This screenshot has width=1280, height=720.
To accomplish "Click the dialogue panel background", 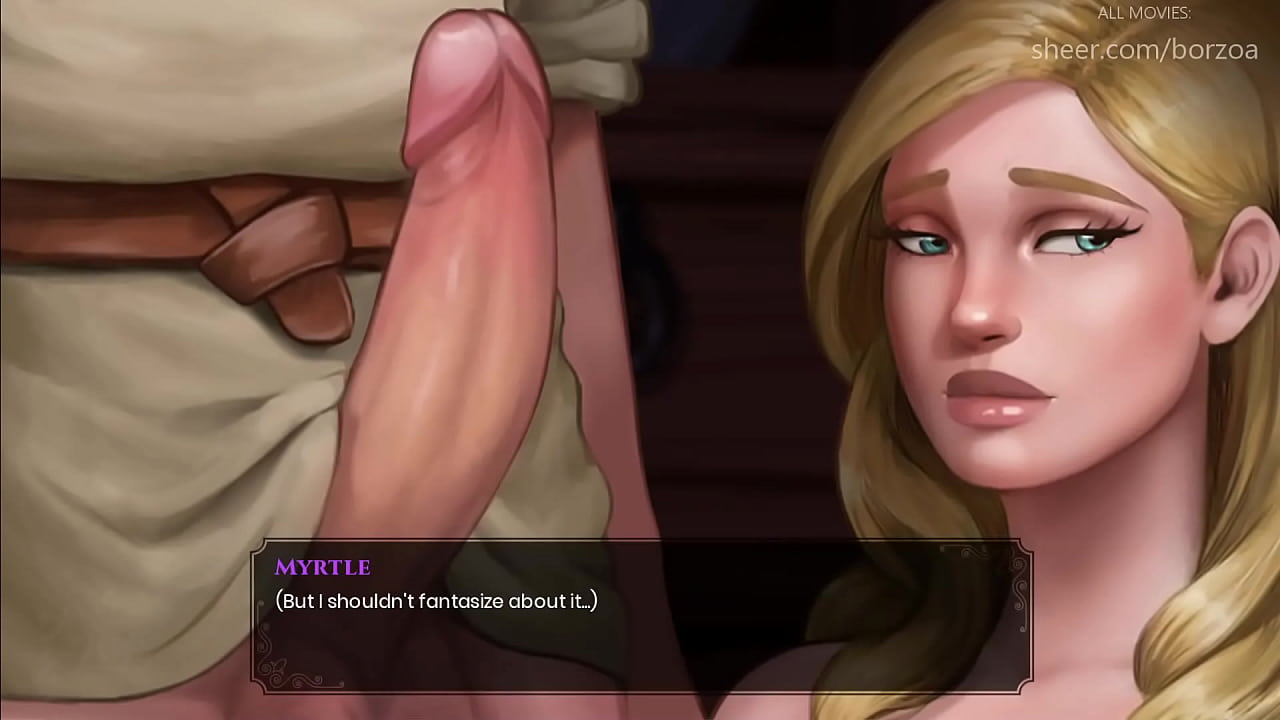I will [700, 650].
